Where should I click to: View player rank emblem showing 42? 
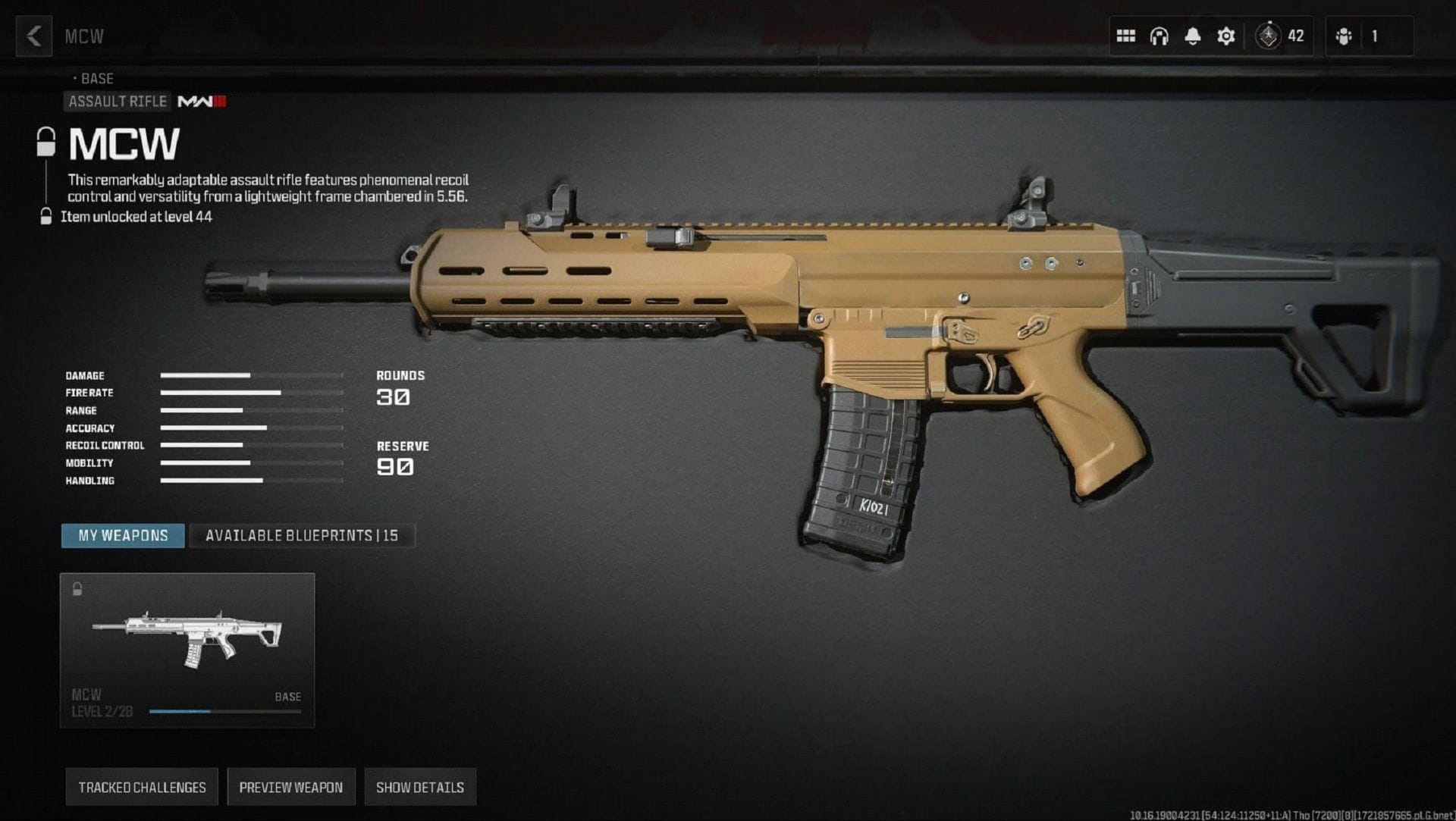click(1268, 36)
